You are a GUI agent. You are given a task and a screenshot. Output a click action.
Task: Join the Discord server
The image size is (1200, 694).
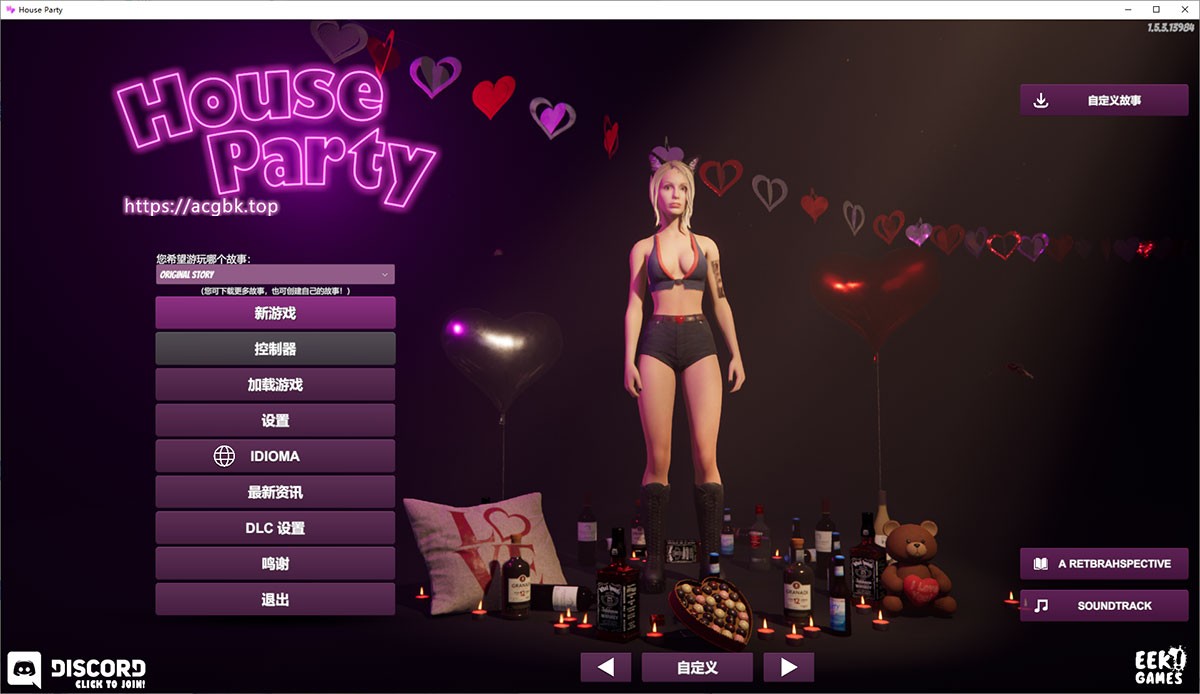pyautogui.click(x=78, y=670)
